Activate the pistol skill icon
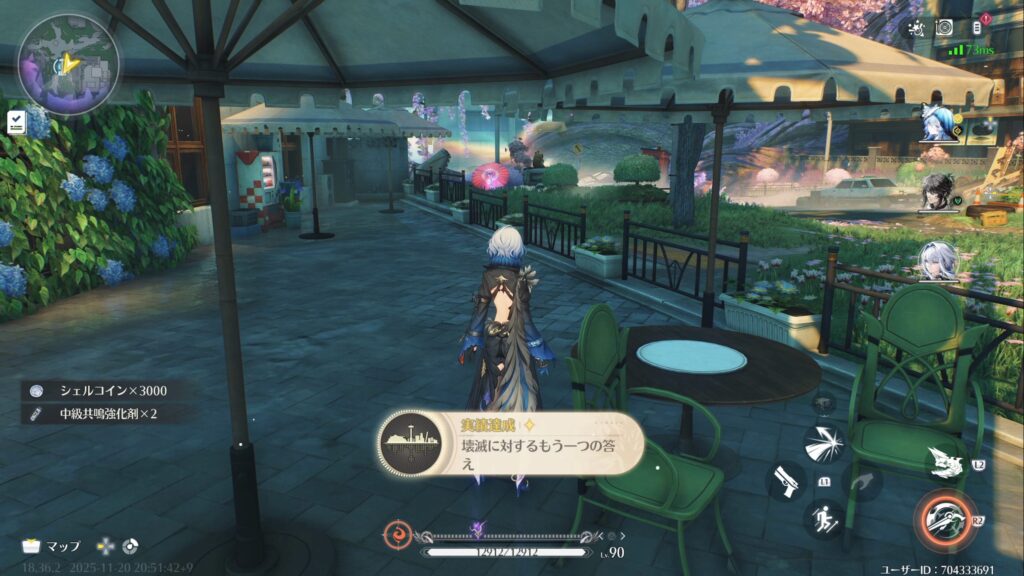 (x=785, y=481)
